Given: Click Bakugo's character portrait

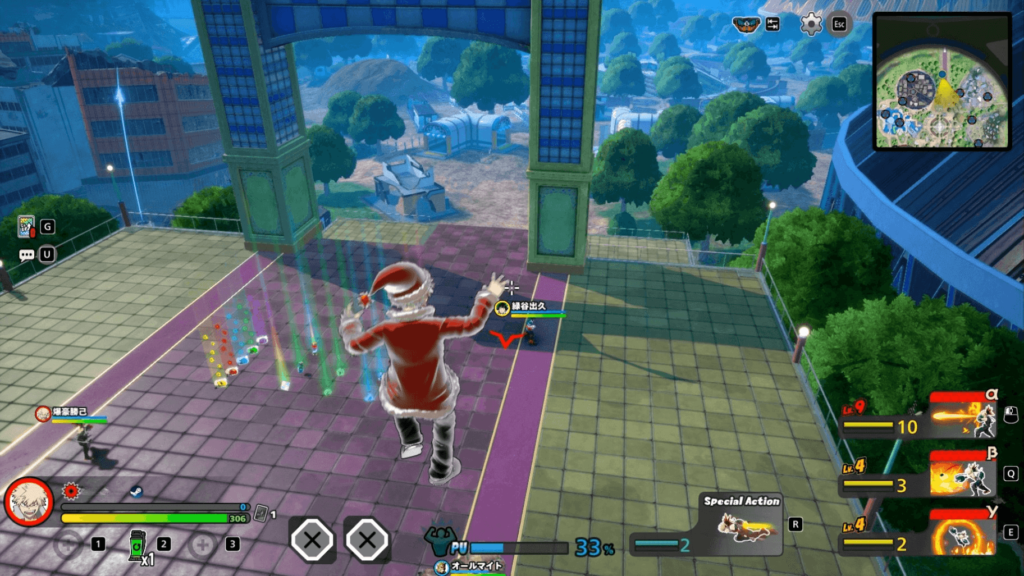Looking at the screenshot, I should pos(30,503).
